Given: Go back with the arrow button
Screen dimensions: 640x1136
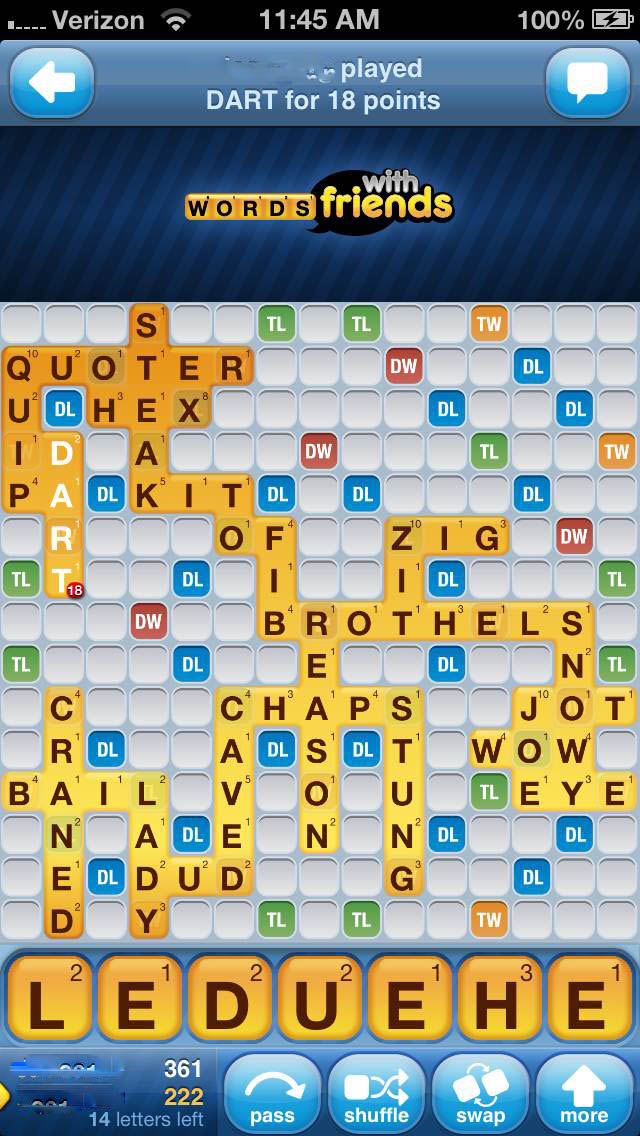Looking at the screenshot, I should coord(52,83).
